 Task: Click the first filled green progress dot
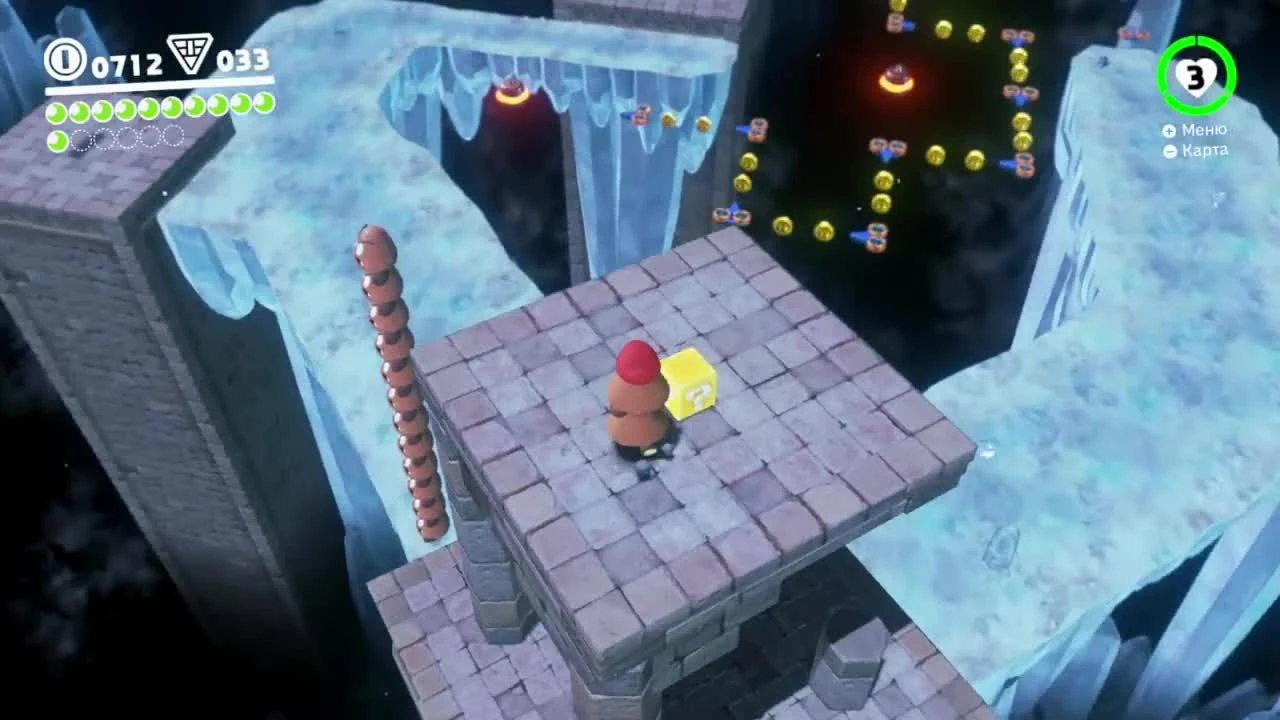point(55,113)
